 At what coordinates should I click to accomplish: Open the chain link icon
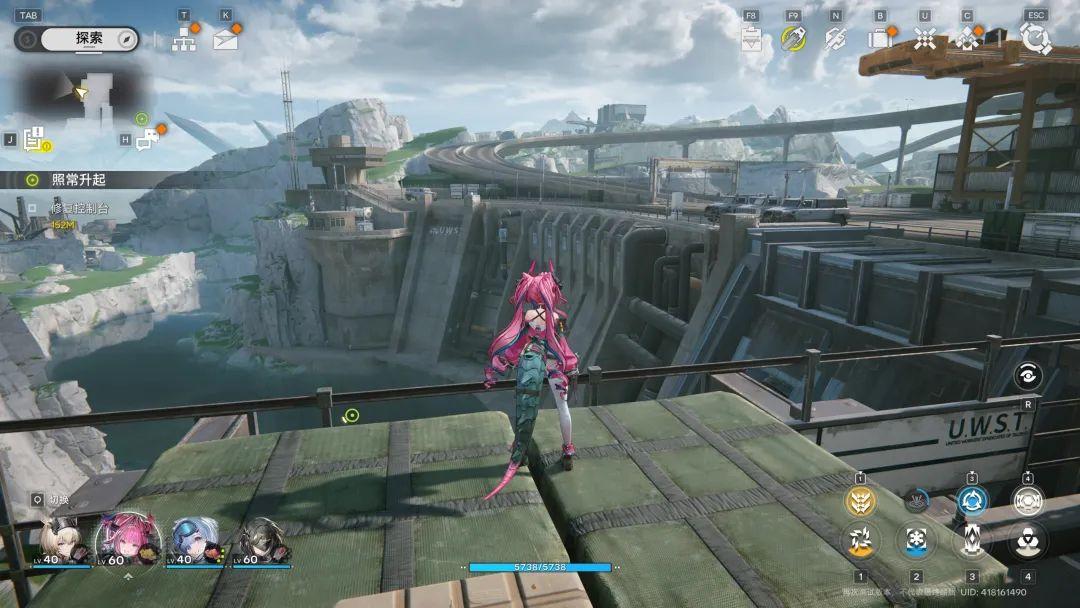click(x=835, y=39)
